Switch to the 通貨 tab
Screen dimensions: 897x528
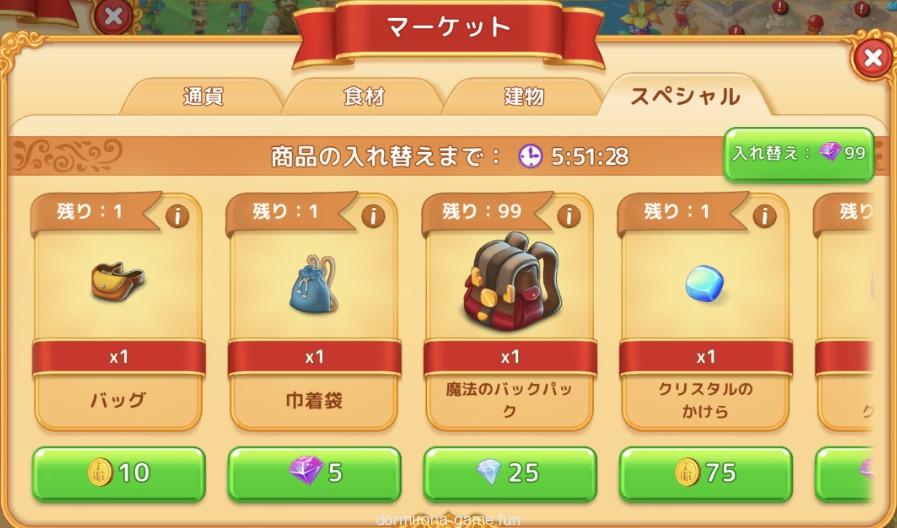click(203, 97)
